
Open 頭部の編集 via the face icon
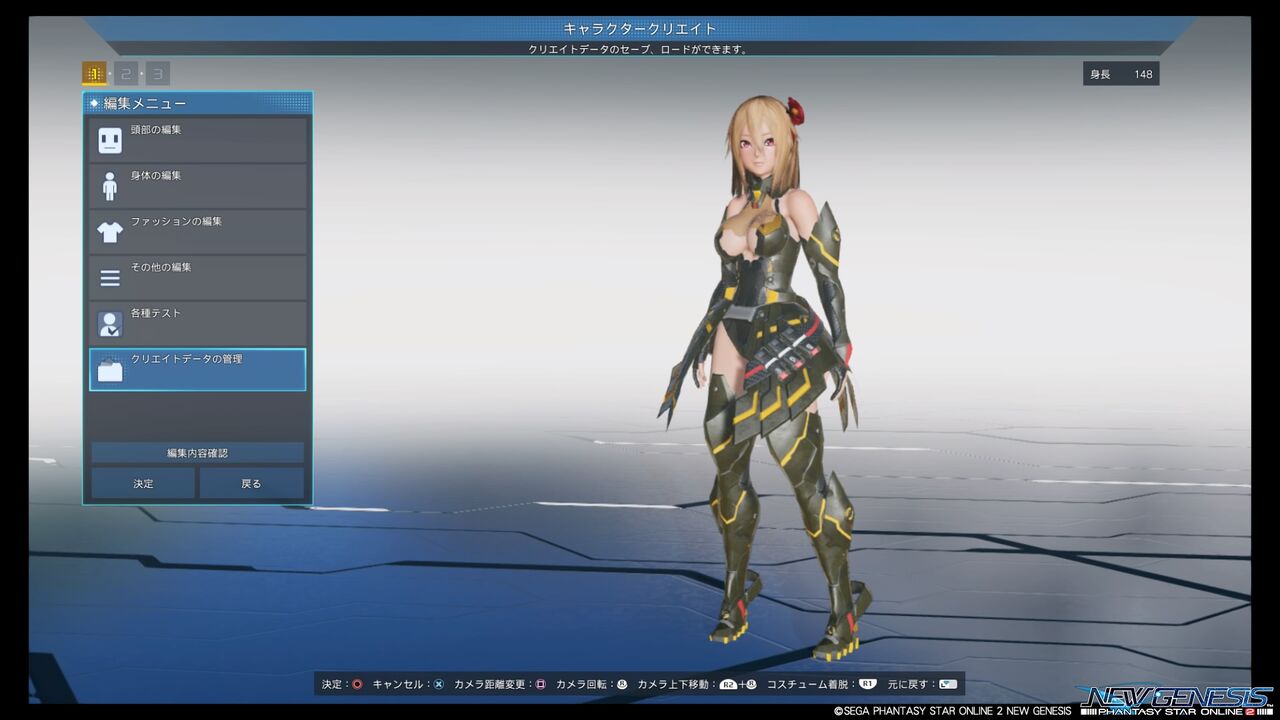(110, 140)
